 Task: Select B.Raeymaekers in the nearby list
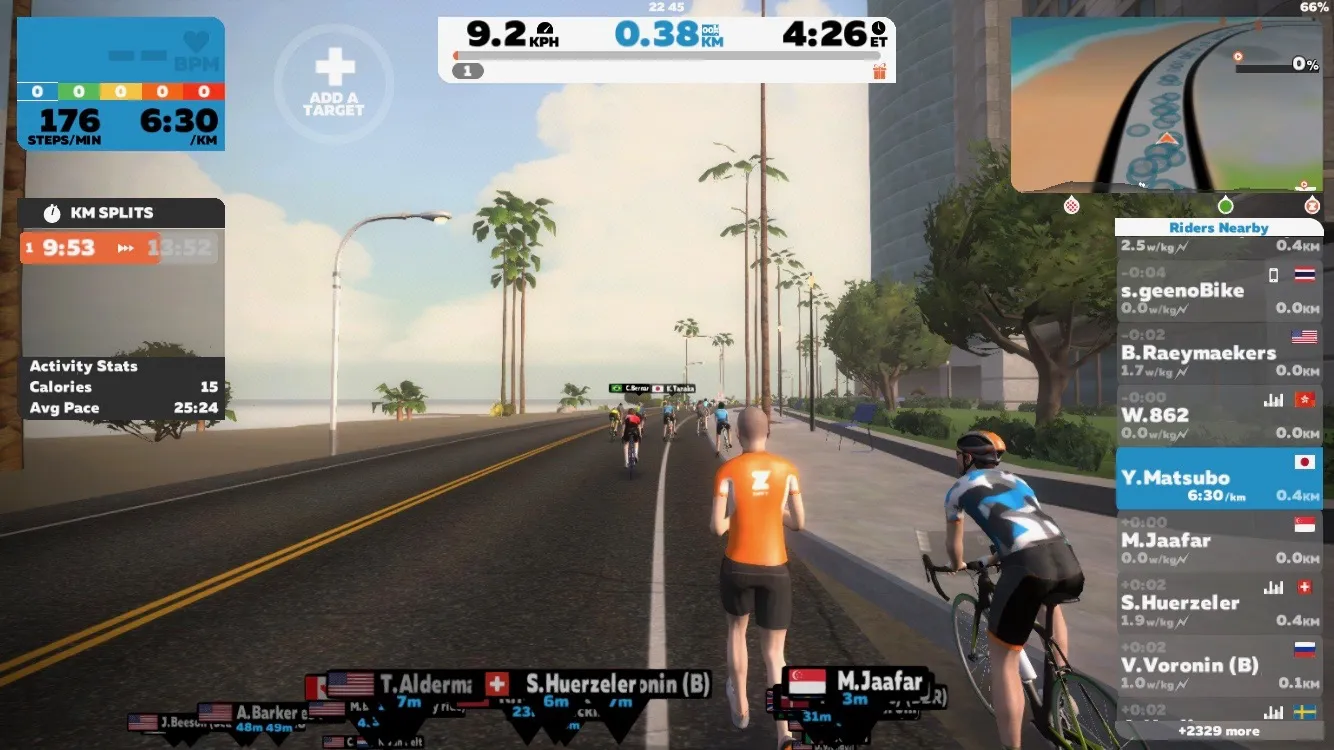(1219, 353)
